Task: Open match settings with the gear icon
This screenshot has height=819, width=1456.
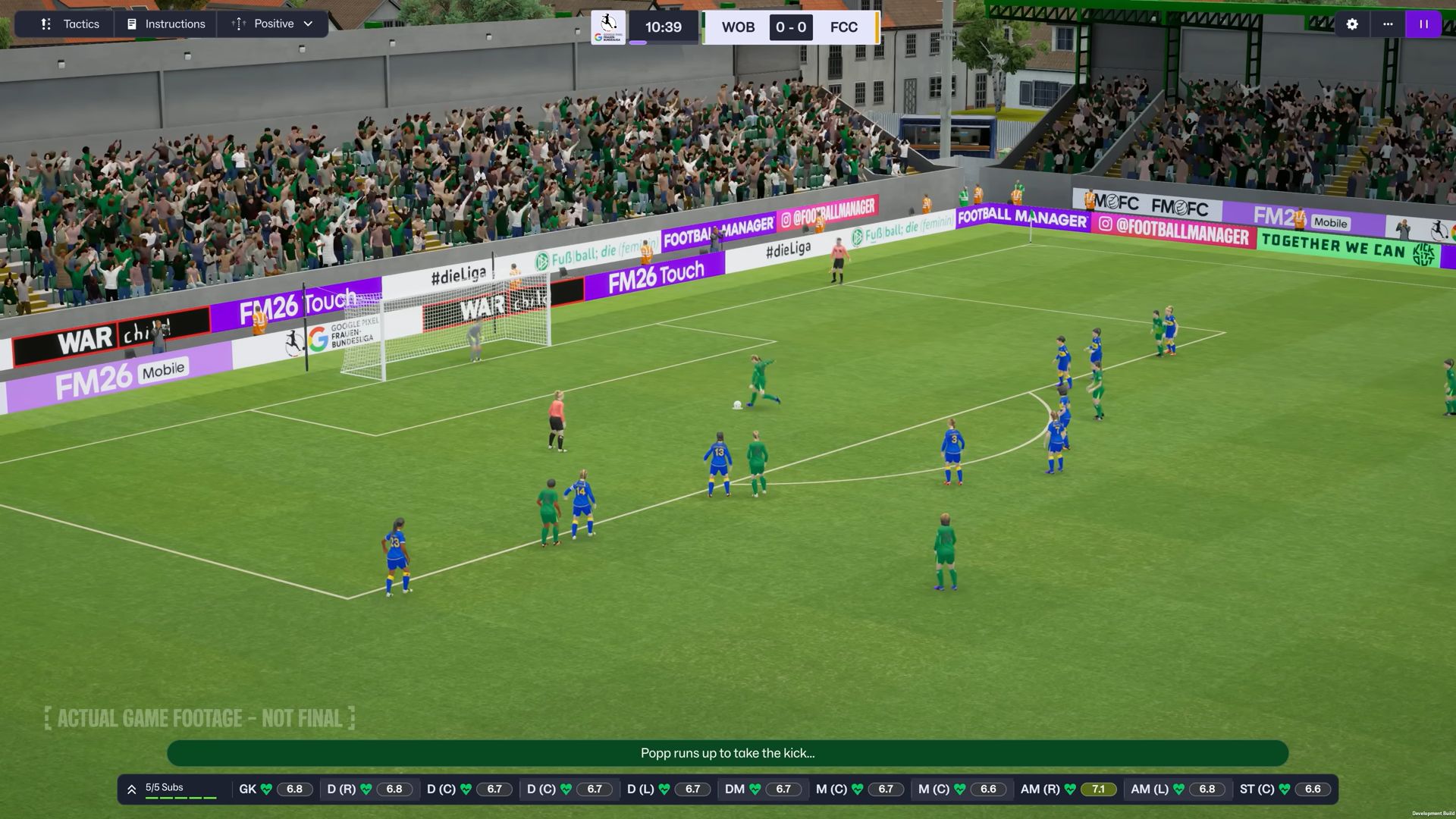Action: click(1351, 24)
